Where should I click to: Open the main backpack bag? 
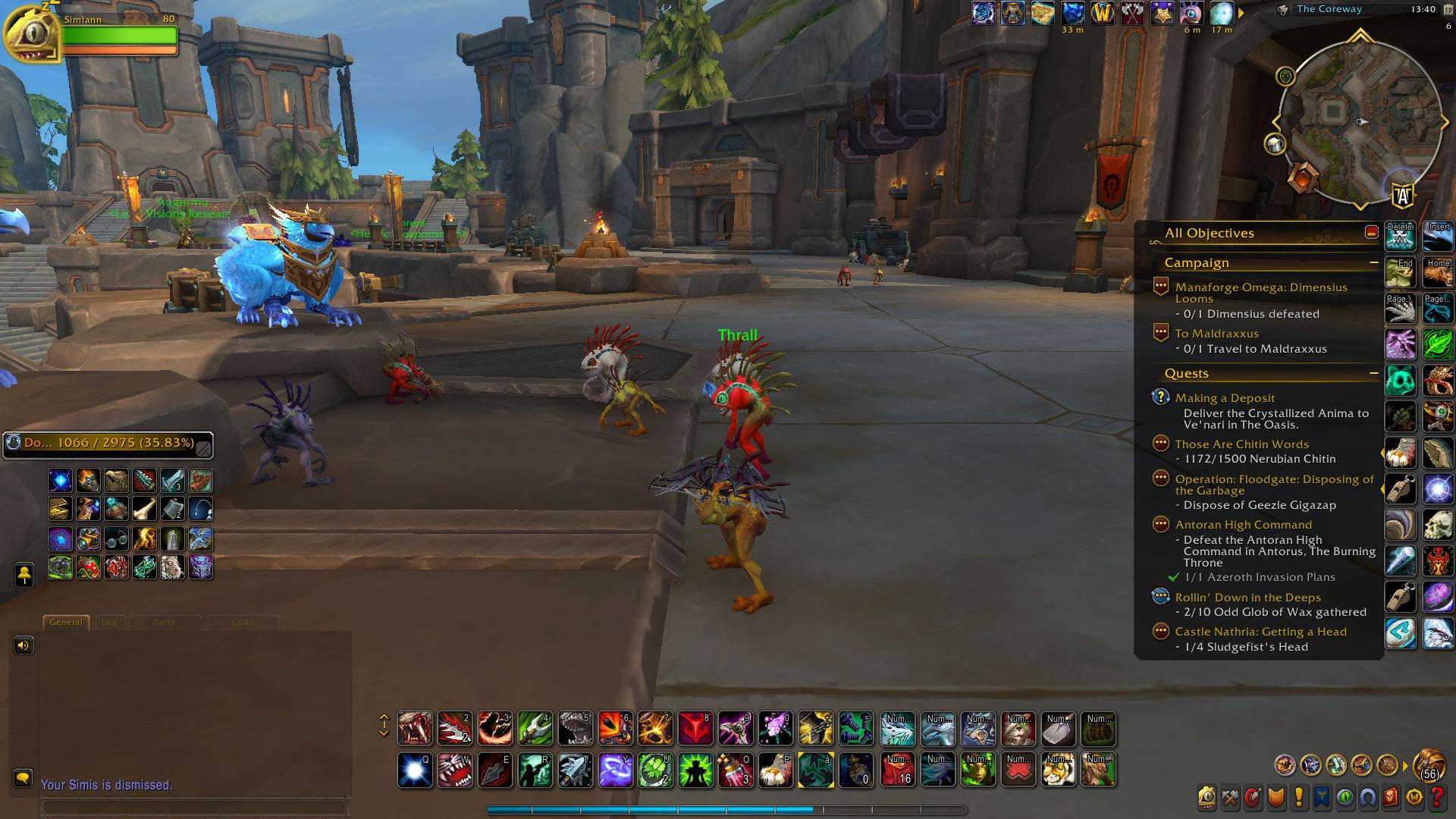[1429, 764]
